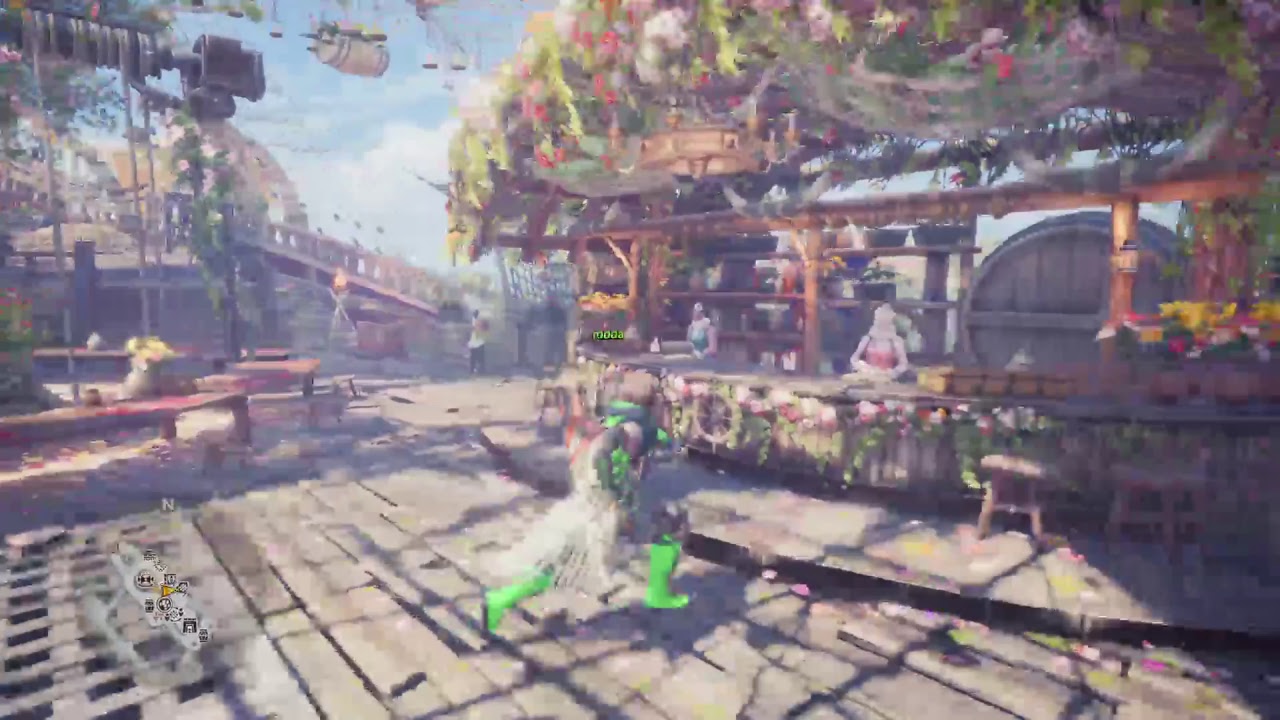Open the item box icon on the minimap
Image resolution: width=1280 pixels, height=720 pixels.
pyautogui.click(x=170, y=578)
